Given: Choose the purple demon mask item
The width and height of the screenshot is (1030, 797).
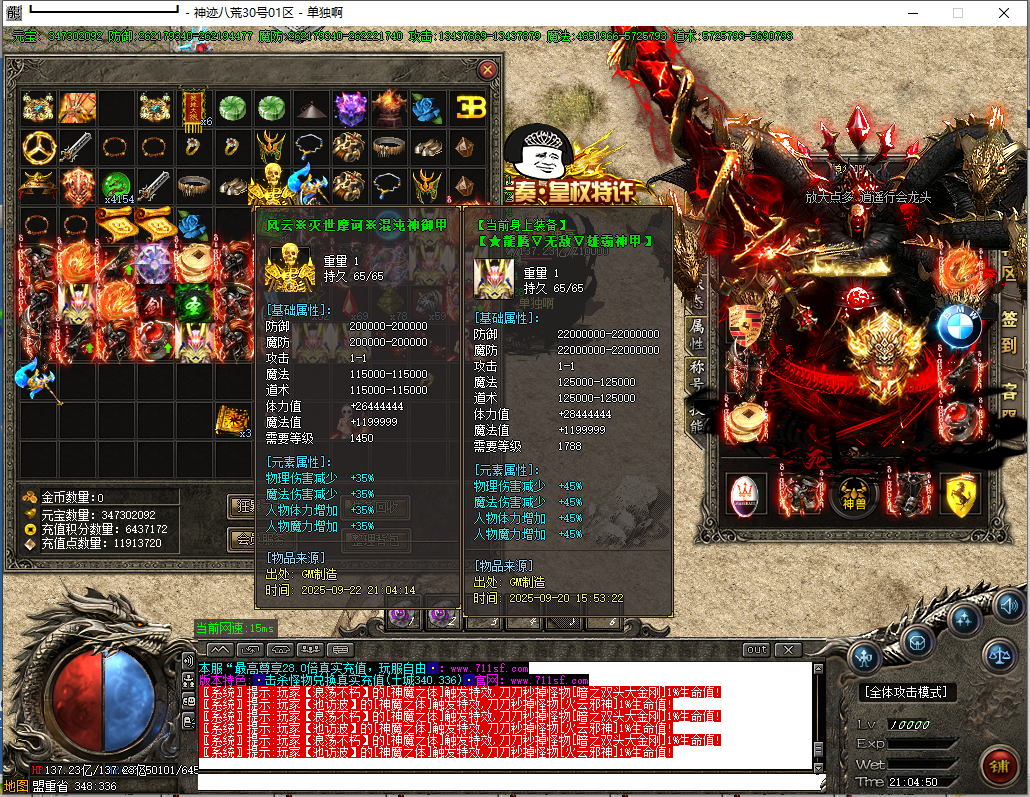Looking at the screenshot, I should pos(351,107).
